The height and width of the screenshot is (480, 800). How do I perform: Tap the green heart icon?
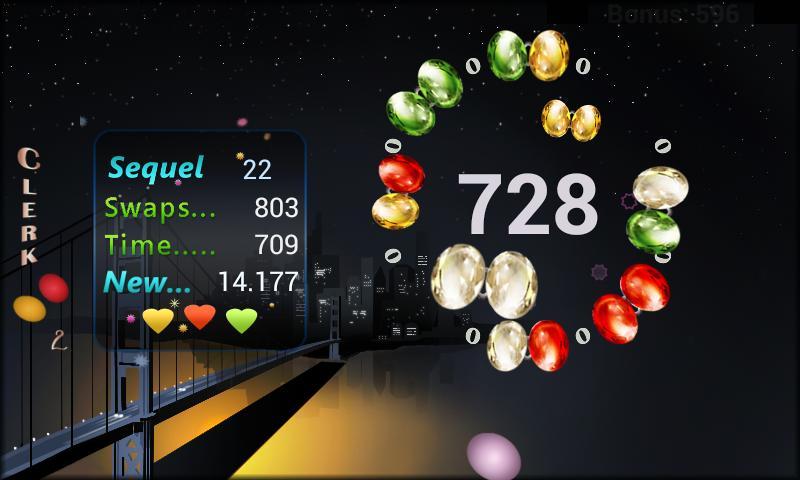pyautogui.click(x=241, y=320)
